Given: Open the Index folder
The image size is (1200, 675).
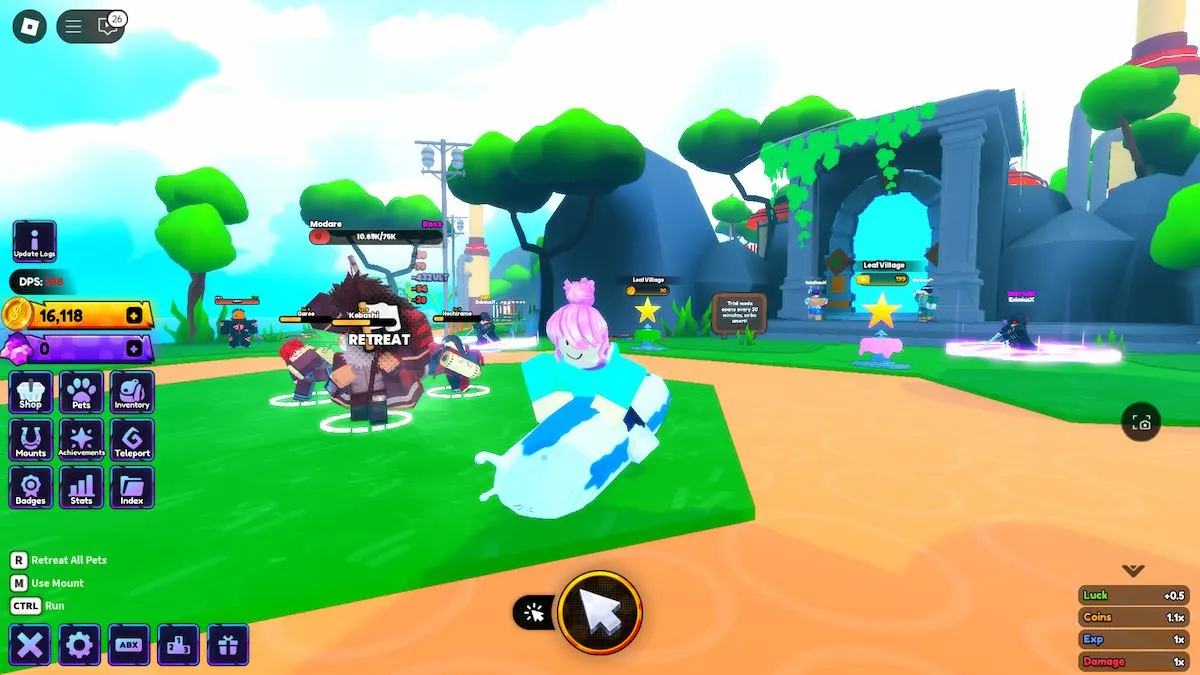Looking at the screenshot, I should [x=132, y=488].
